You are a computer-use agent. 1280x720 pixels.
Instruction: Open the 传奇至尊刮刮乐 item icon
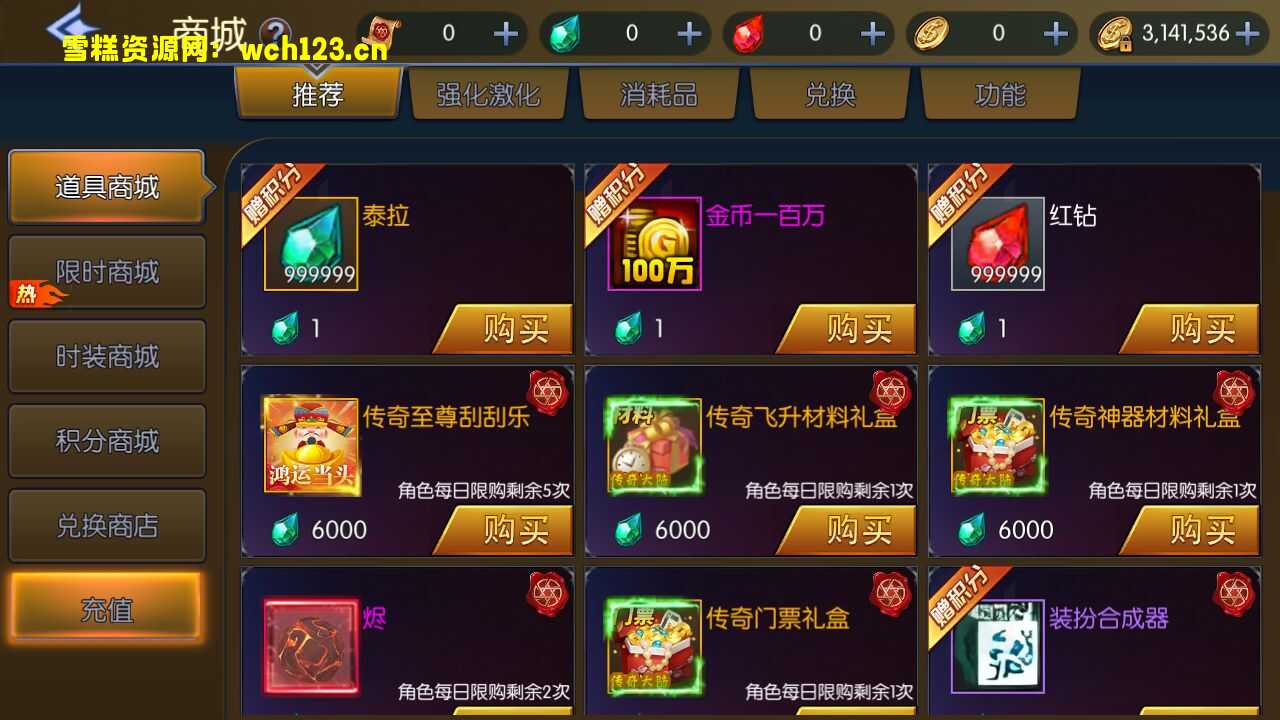[312, 445]
